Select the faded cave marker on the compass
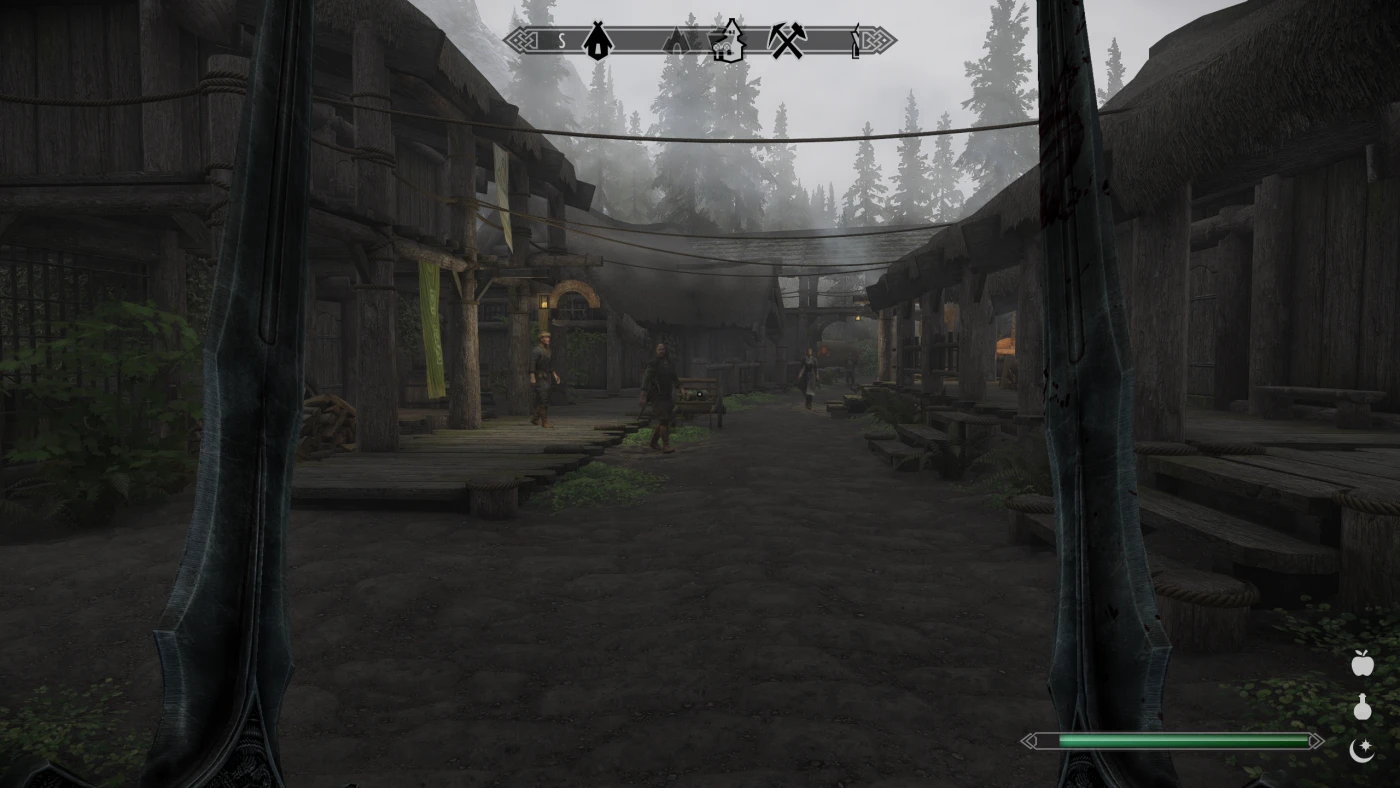The width and height of the screenshot is (1400, 788). click(x=677, y=41)
